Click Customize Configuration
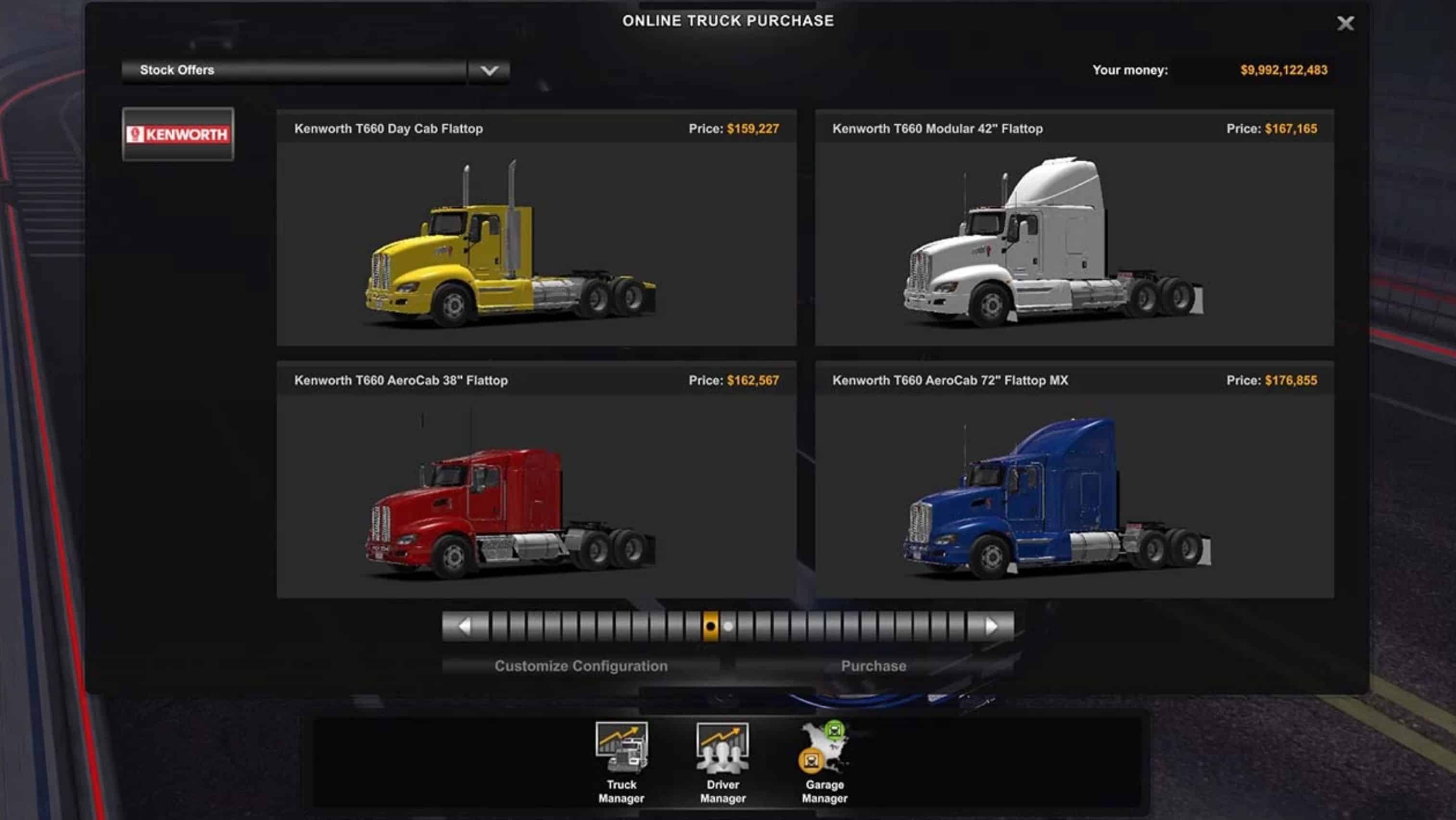The image size is (1456, 820). (x=581, y=666)
